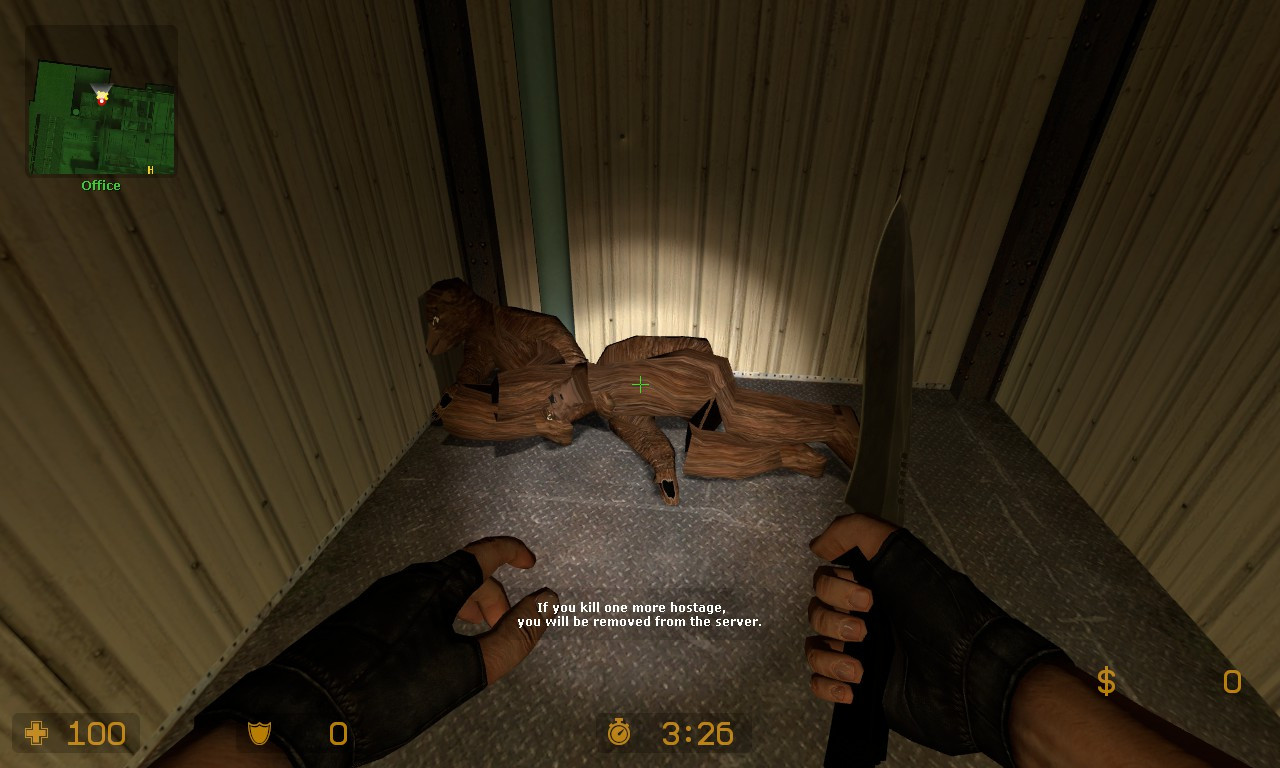Select the 0 armor value

(337, 734)
